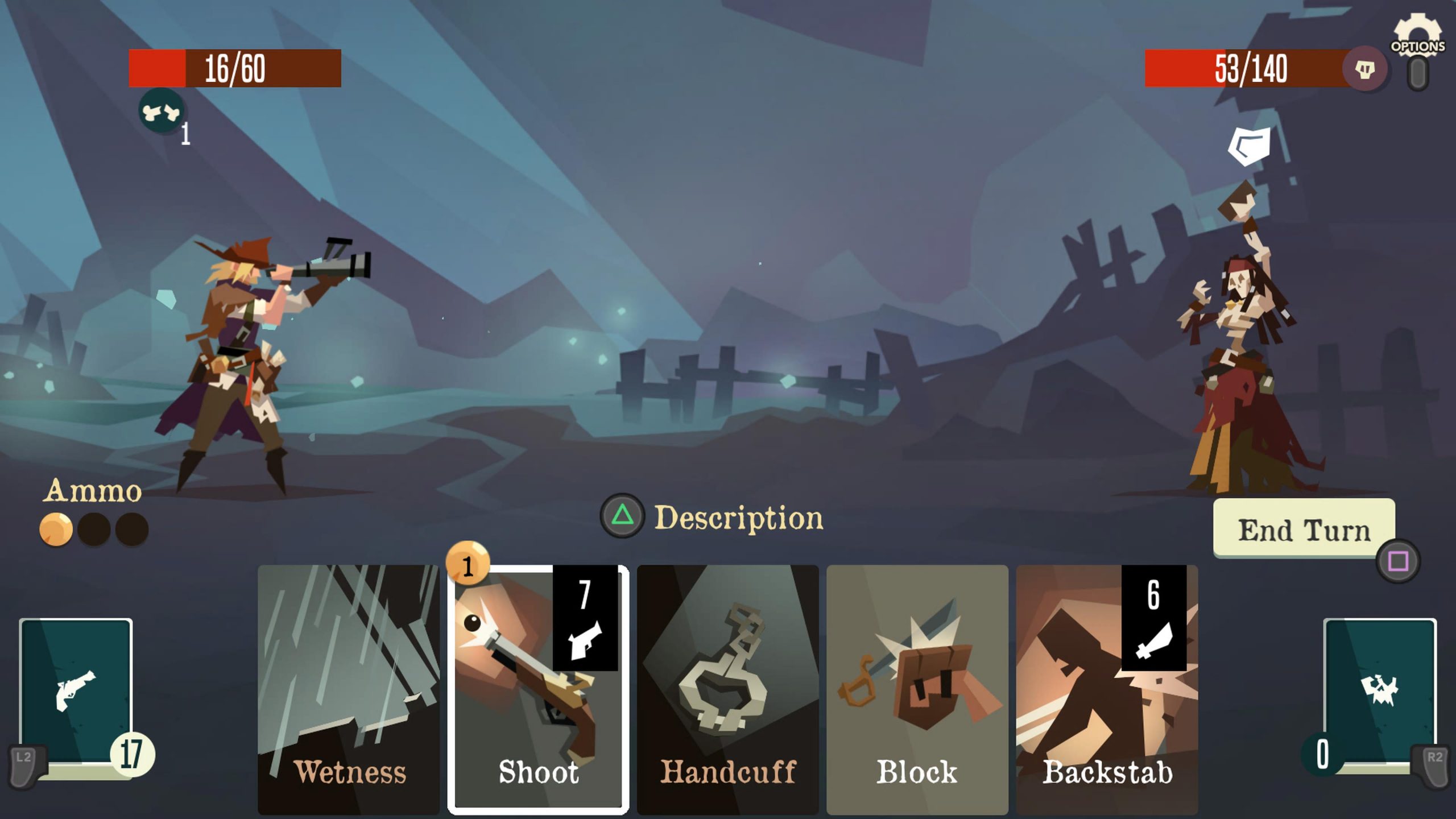Inspect the enemy skull badge icon

(x=1364, y=69)
